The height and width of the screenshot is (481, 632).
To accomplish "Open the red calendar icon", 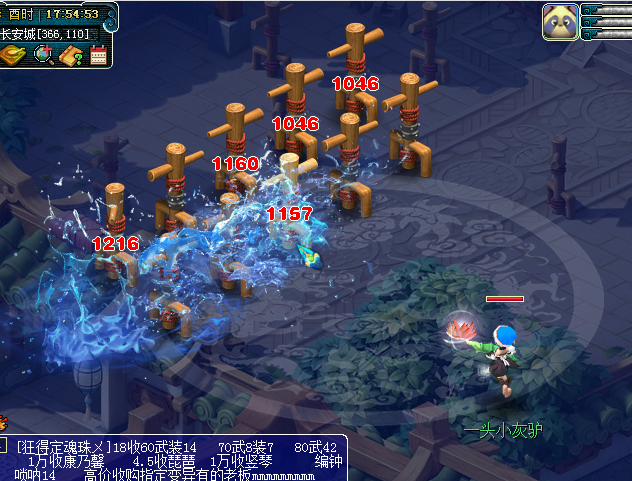I will click(x=98, y=56).
